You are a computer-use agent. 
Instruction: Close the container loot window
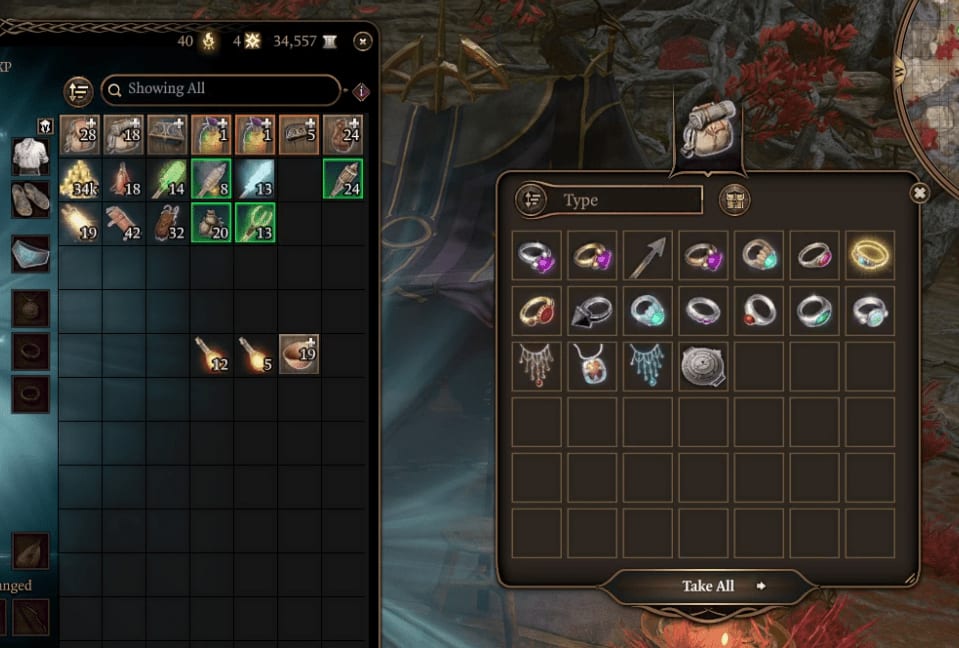tap(919, 193)
